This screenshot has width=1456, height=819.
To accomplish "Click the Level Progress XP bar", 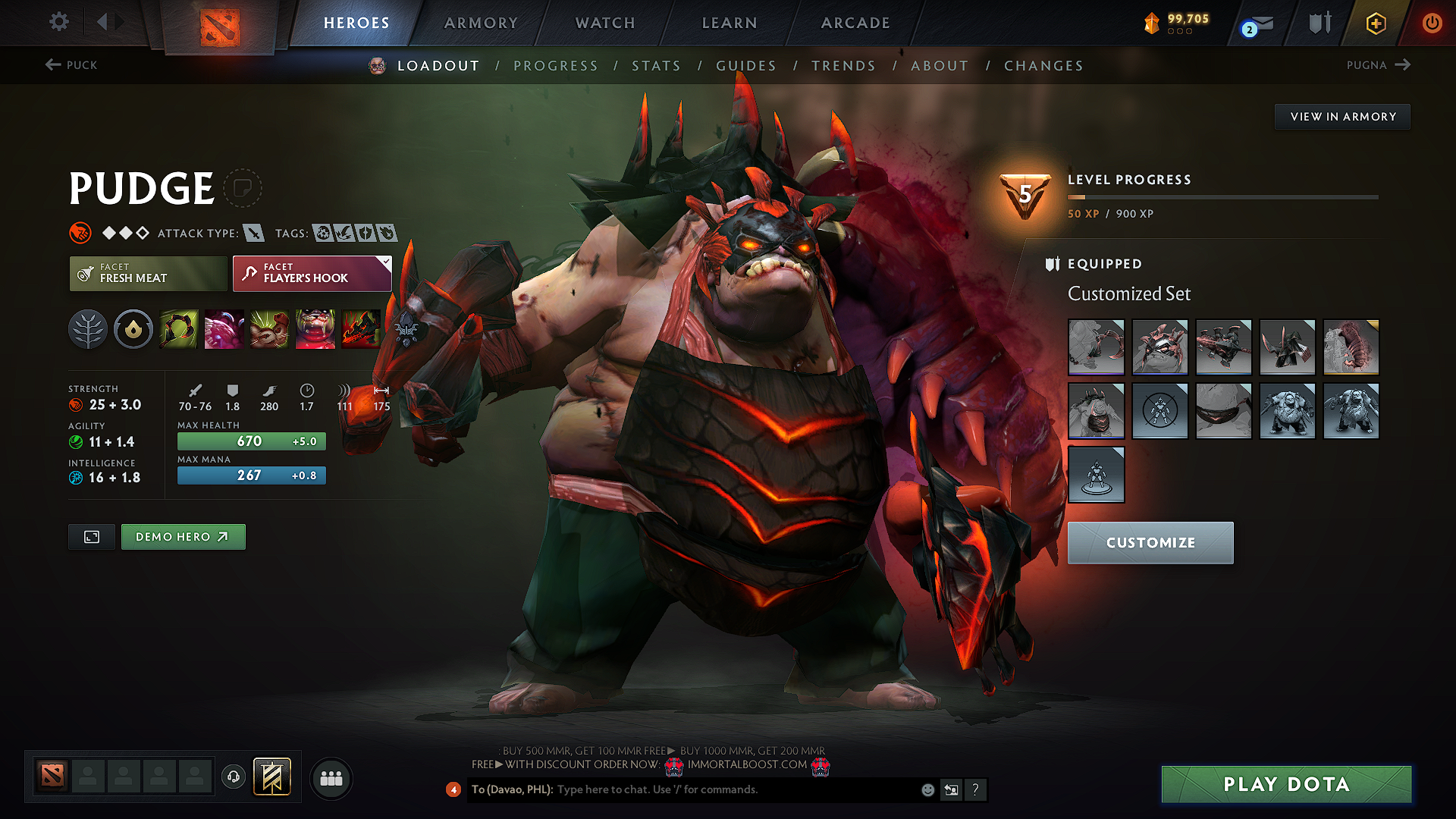I will coord(1221,198).
